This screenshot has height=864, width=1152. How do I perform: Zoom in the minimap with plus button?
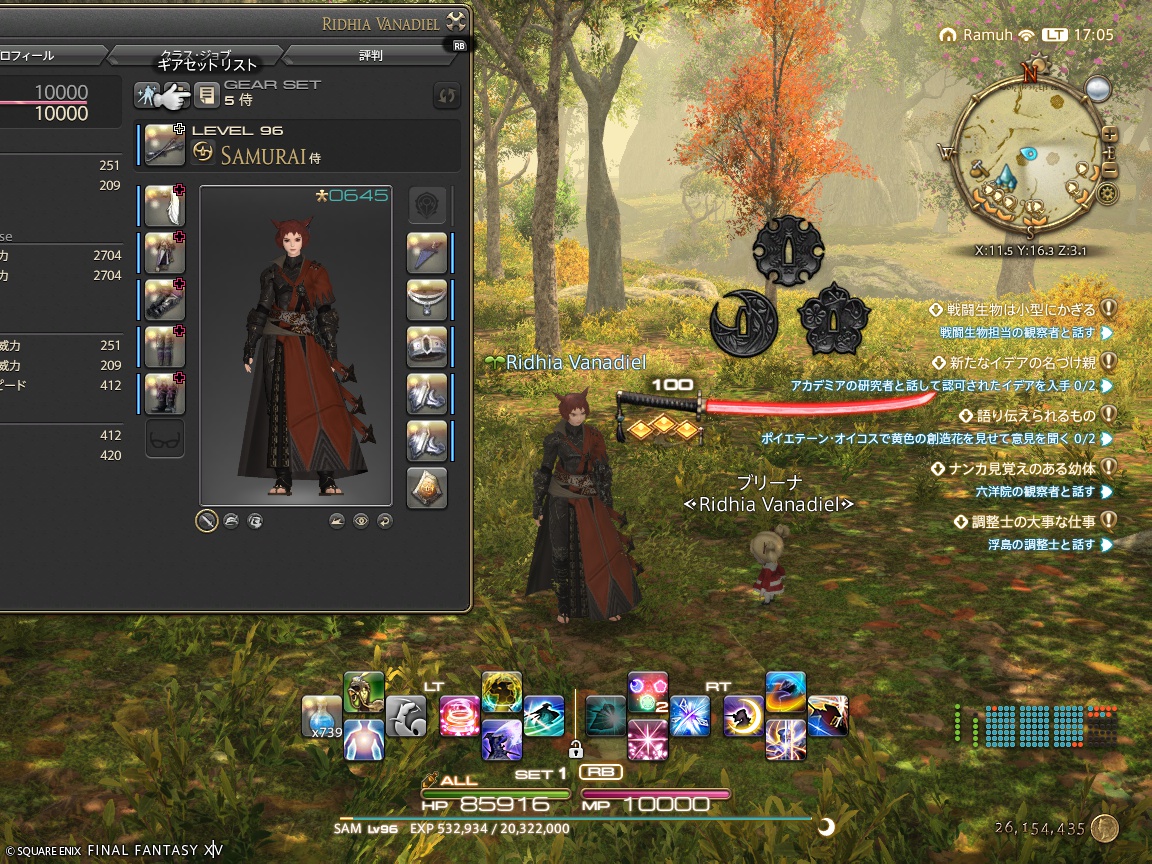tap(1109, 135)
